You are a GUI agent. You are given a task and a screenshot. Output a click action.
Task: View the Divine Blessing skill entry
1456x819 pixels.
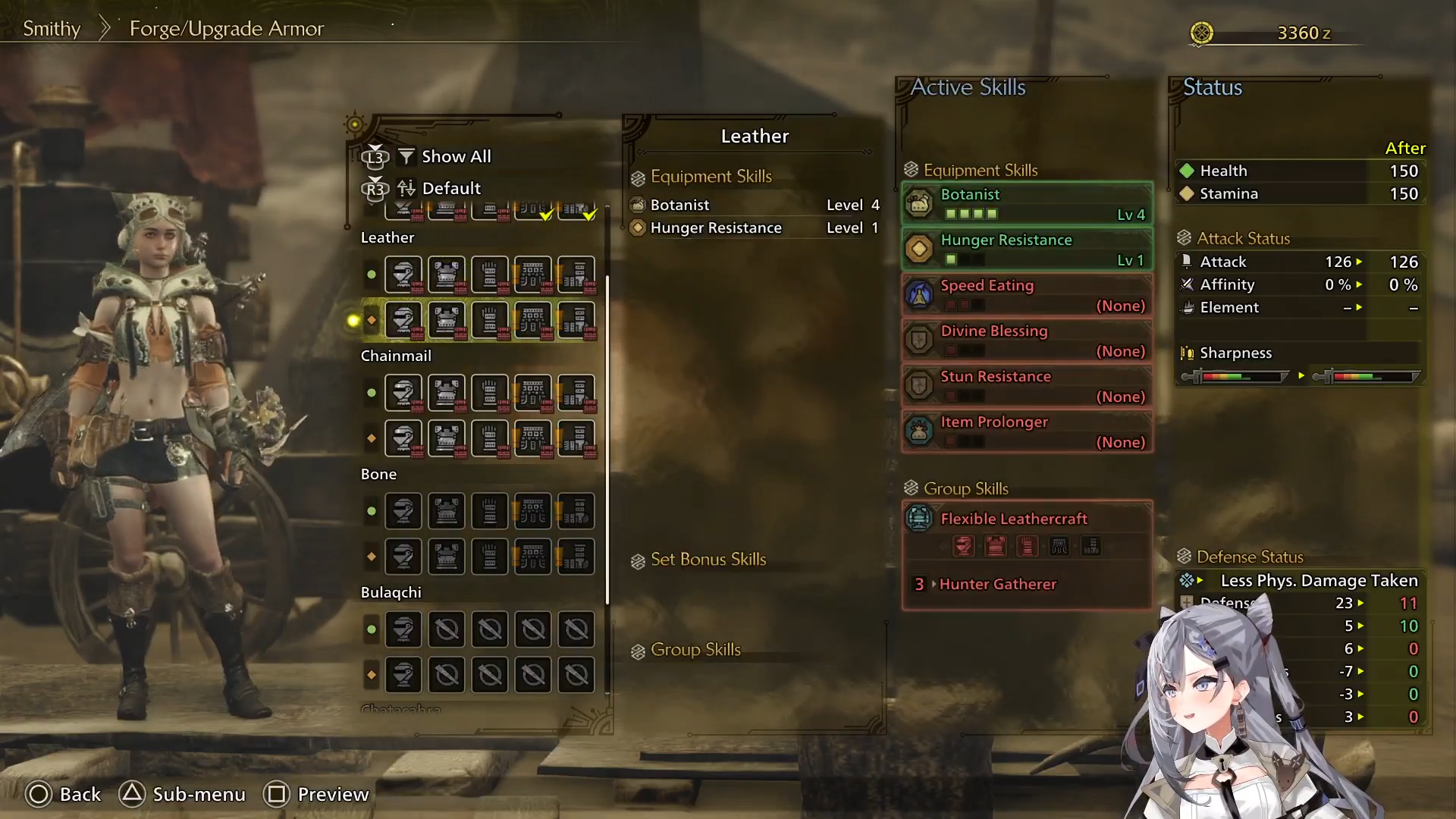[1027, 340]
